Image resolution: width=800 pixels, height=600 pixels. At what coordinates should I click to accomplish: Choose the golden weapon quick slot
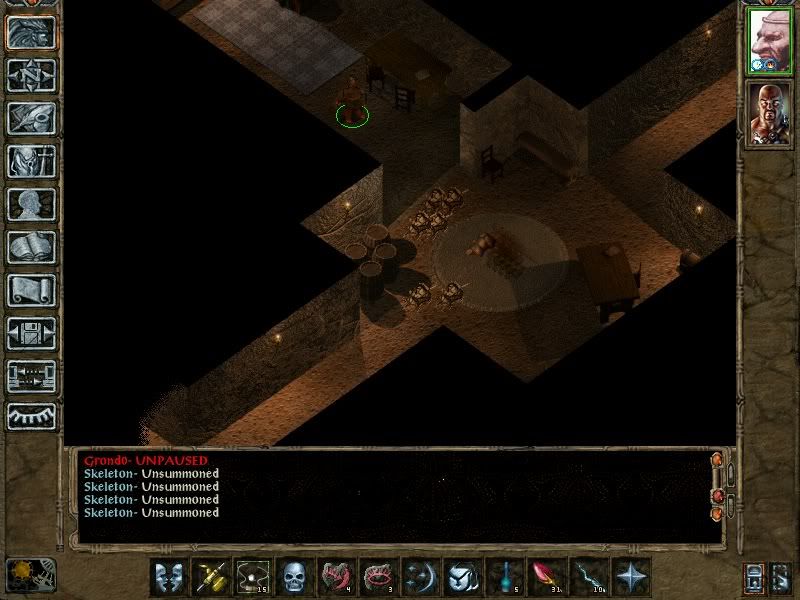(210, 577)
